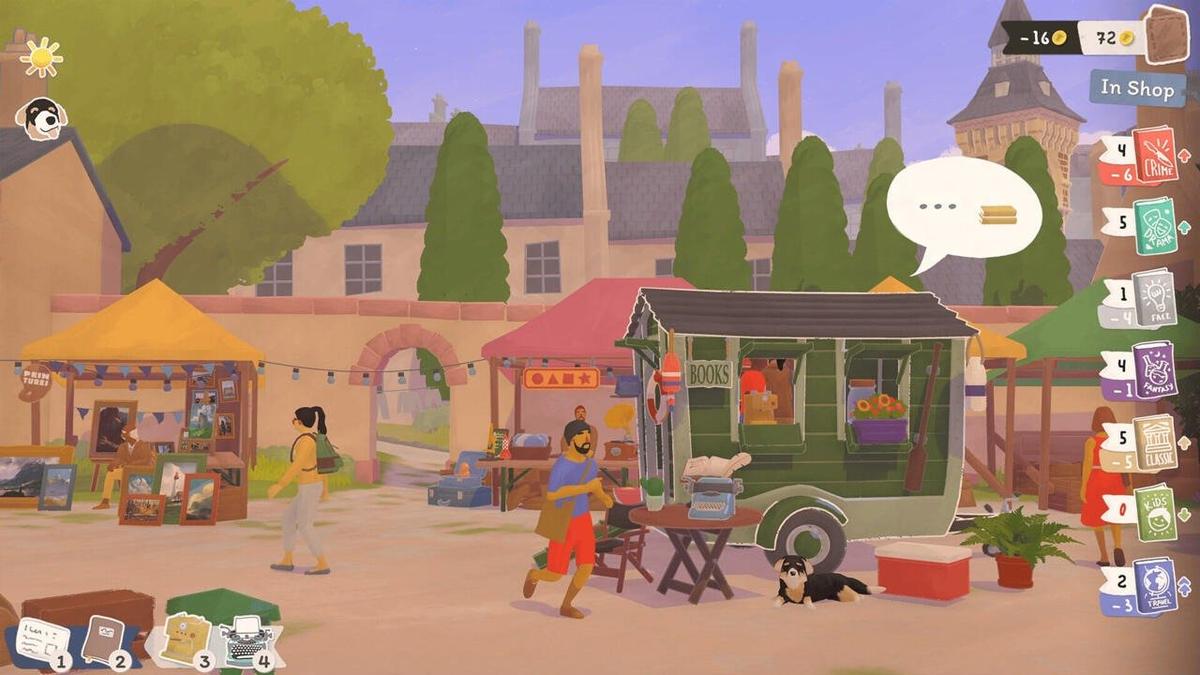Pick the purple Fantasy book genre
1200x675 pixels.
point(1153,369)
